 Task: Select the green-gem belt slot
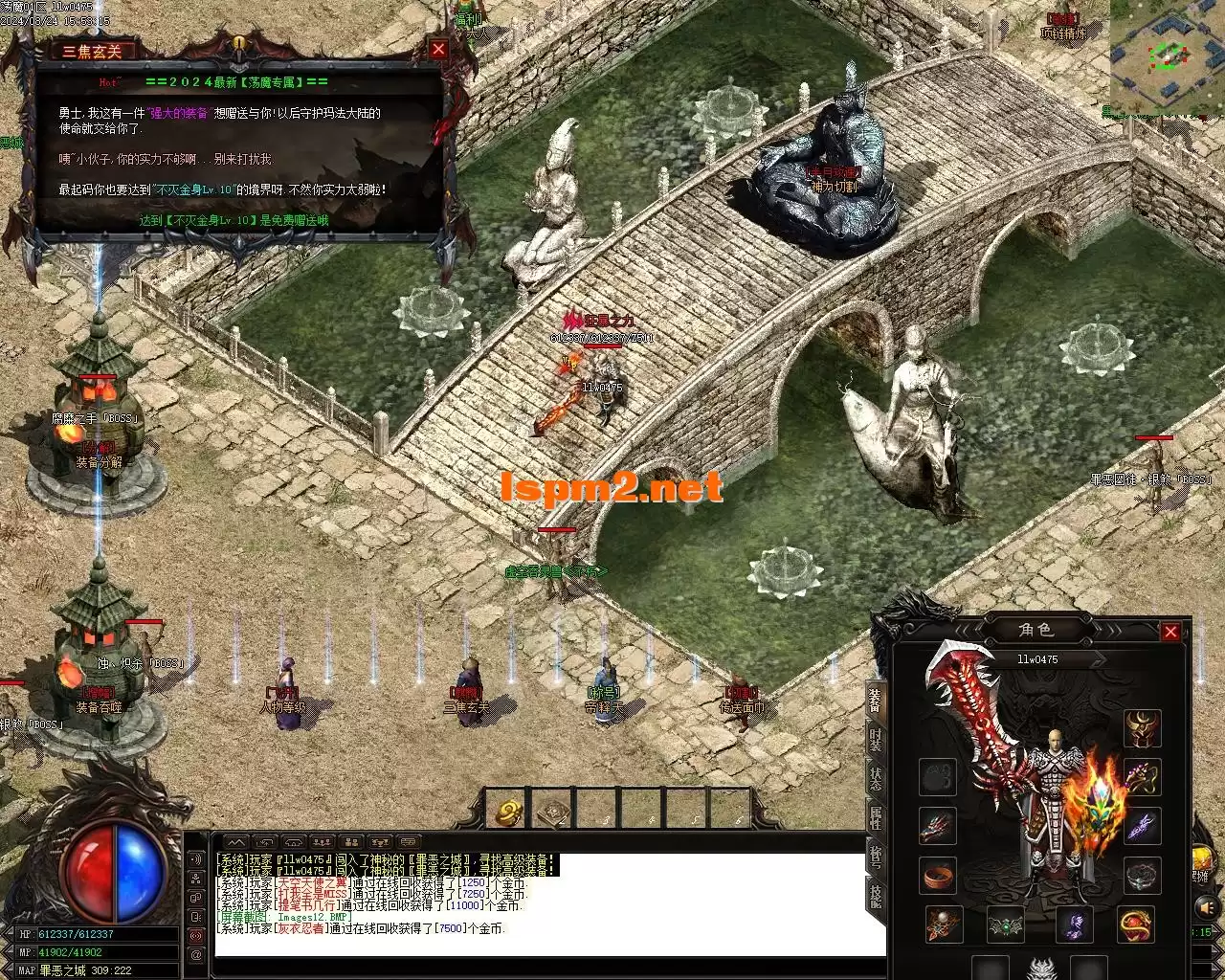pyautogui.click(x=1006, y=924)
